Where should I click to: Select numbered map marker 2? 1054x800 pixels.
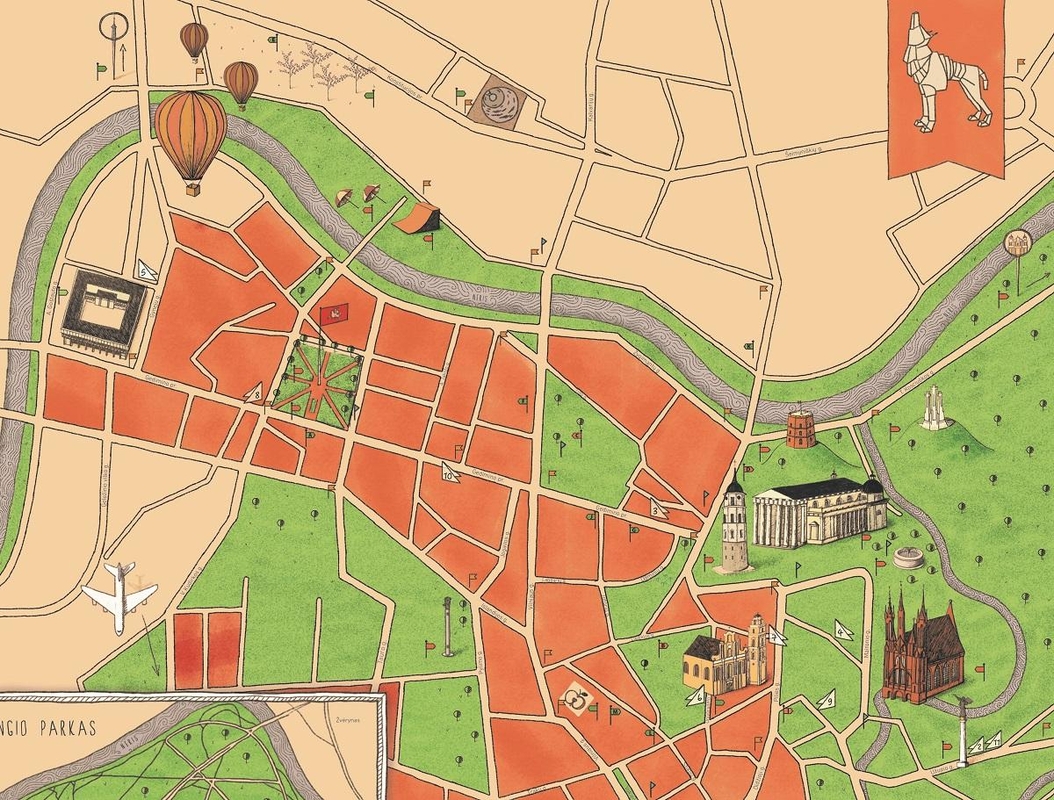click(x=979, y=745)
